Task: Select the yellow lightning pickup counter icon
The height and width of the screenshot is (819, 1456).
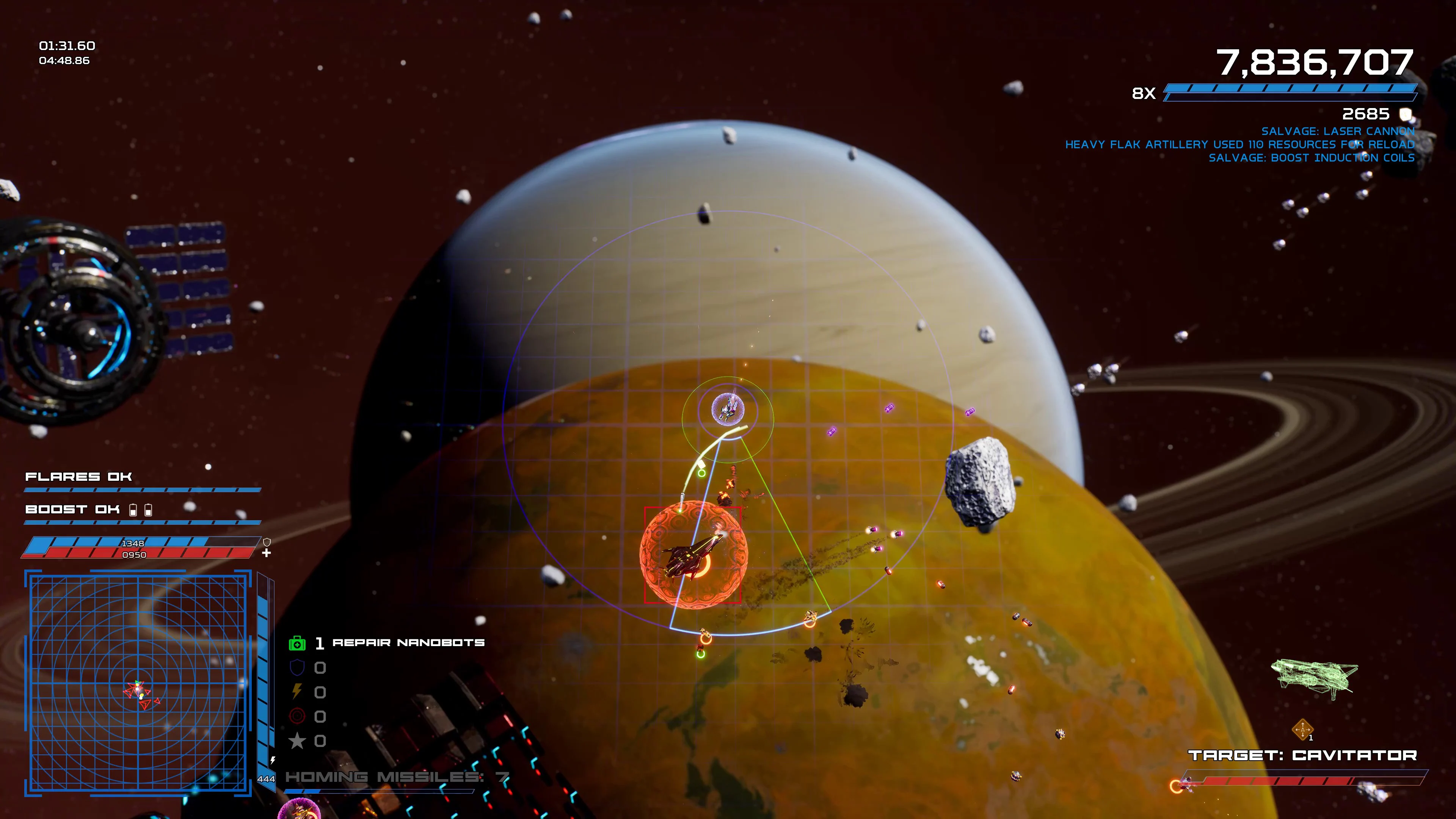Action: coord(297,691)
